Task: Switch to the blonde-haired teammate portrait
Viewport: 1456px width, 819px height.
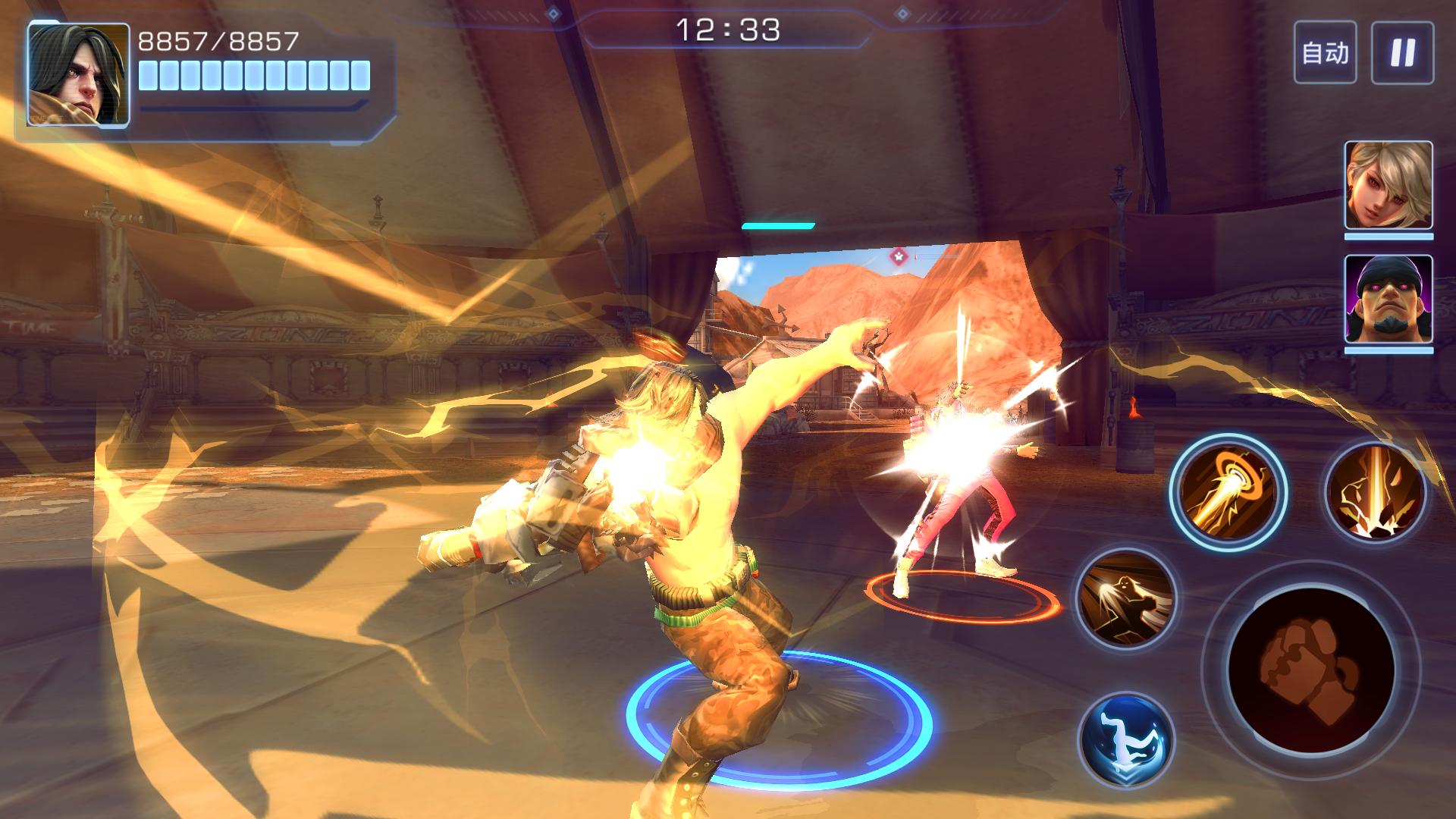Action: point(1389,186)
